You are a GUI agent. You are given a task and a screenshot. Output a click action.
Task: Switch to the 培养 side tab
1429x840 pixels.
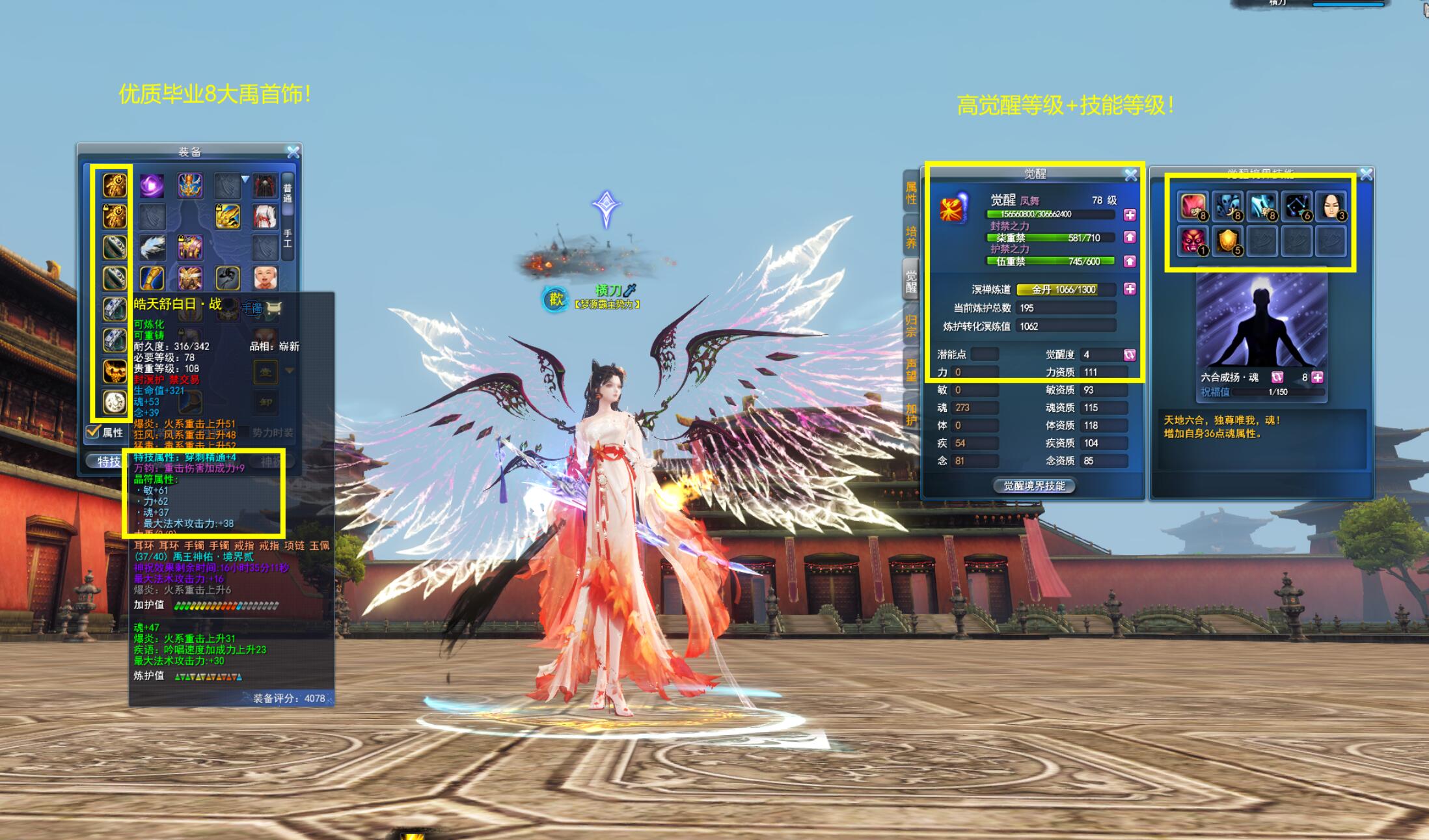[911, 237]
